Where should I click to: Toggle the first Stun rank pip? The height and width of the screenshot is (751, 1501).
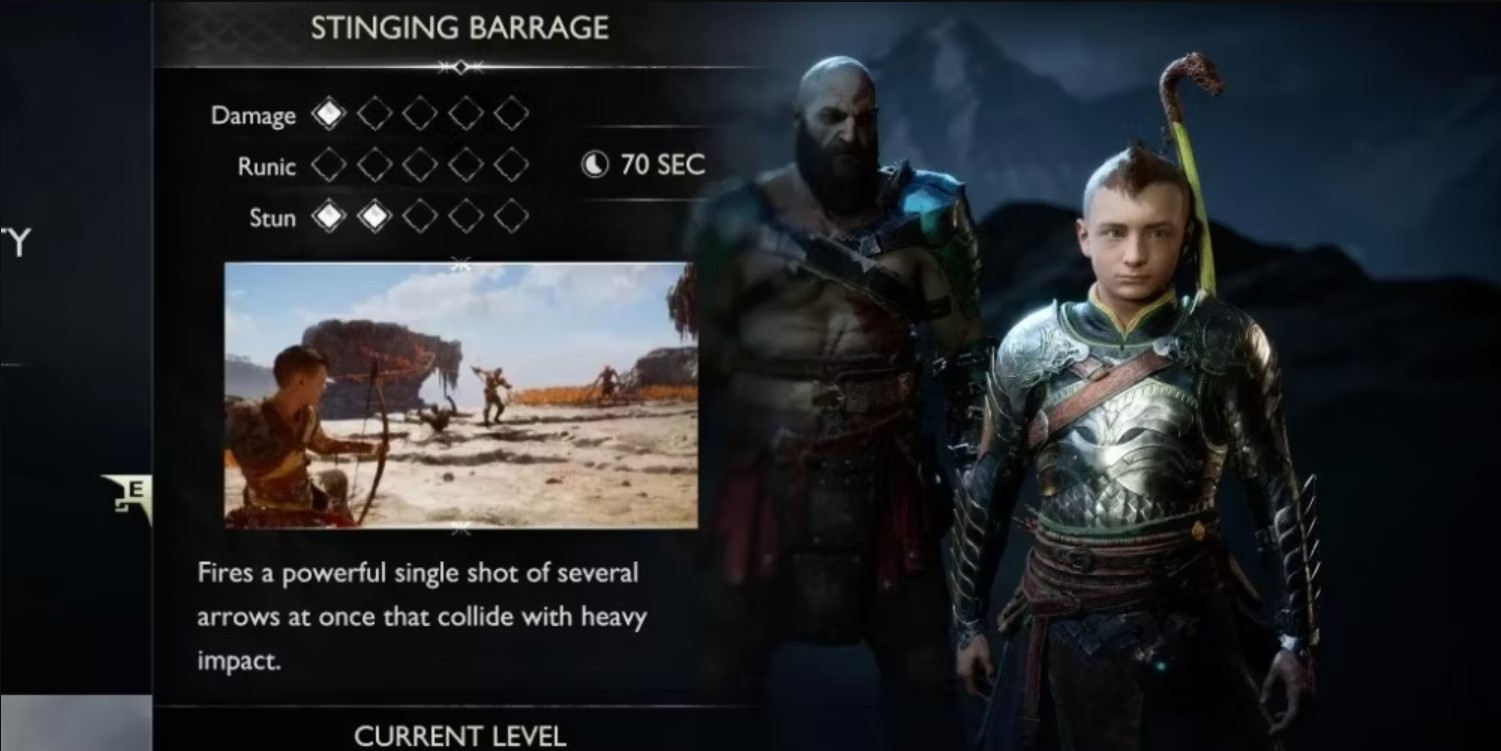coord(327,217)
